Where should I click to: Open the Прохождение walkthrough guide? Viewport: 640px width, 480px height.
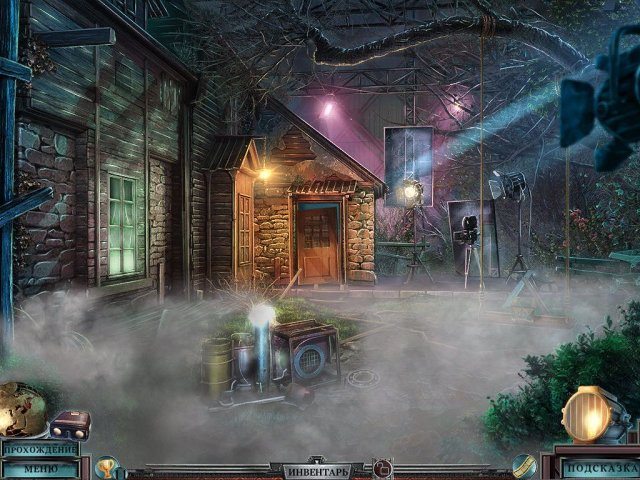(40, 448)
